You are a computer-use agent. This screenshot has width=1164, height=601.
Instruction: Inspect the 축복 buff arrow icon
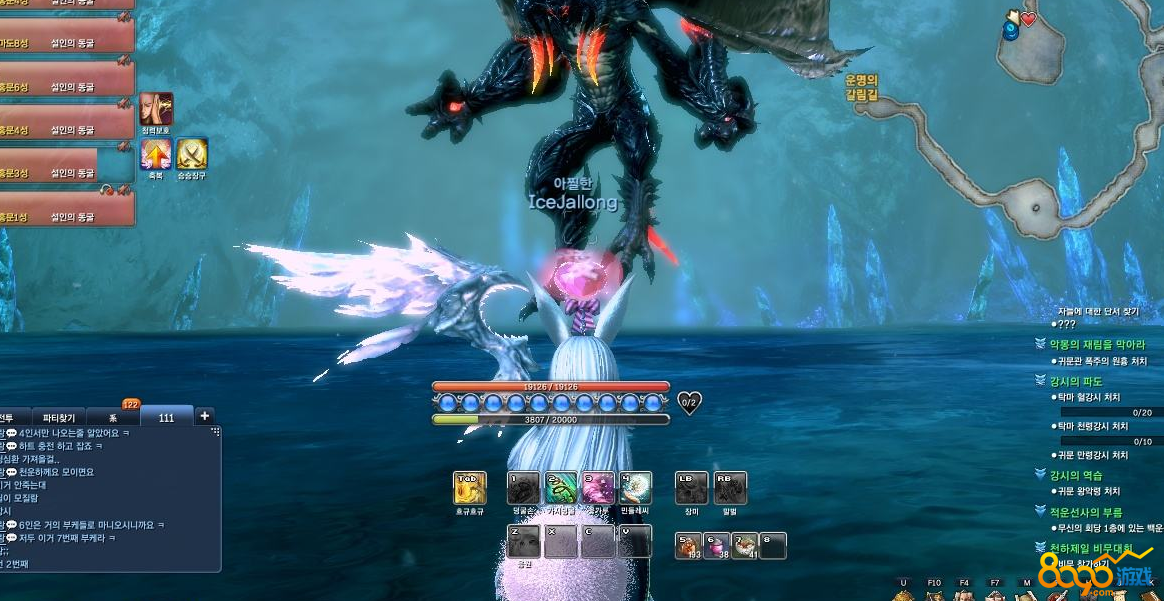click(x=155, y=154)
